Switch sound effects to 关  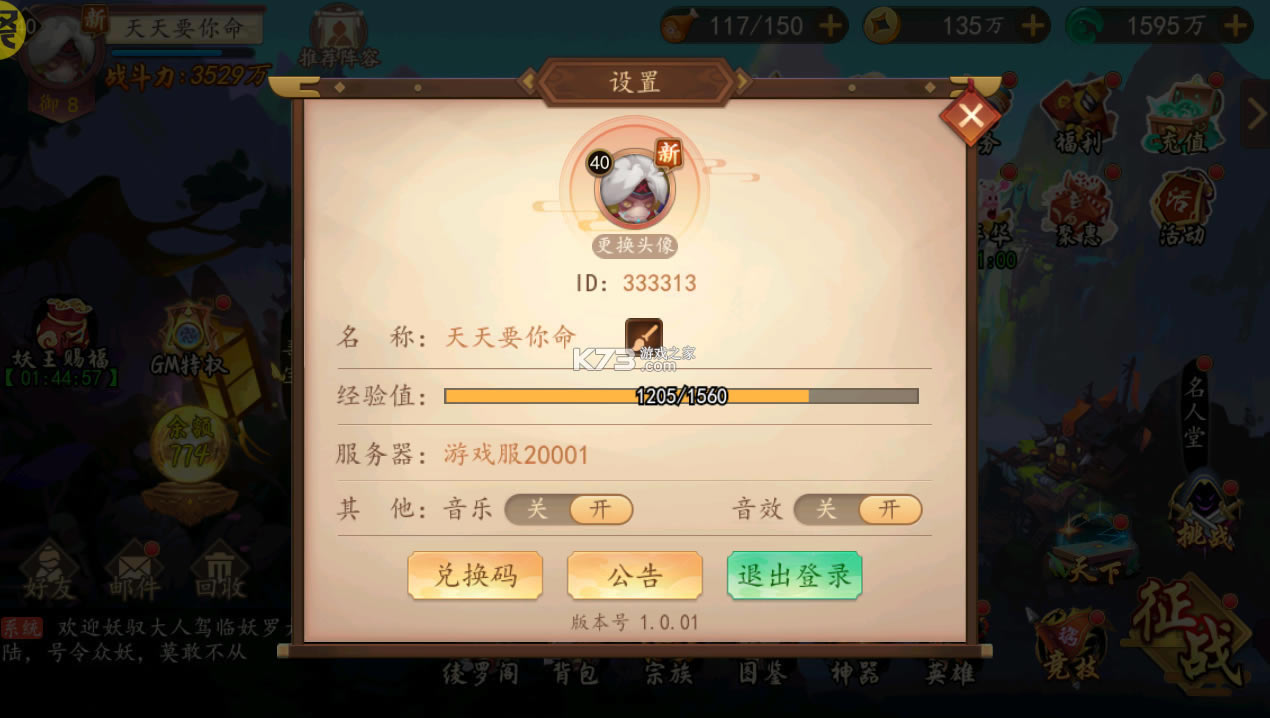click(826, 509)
